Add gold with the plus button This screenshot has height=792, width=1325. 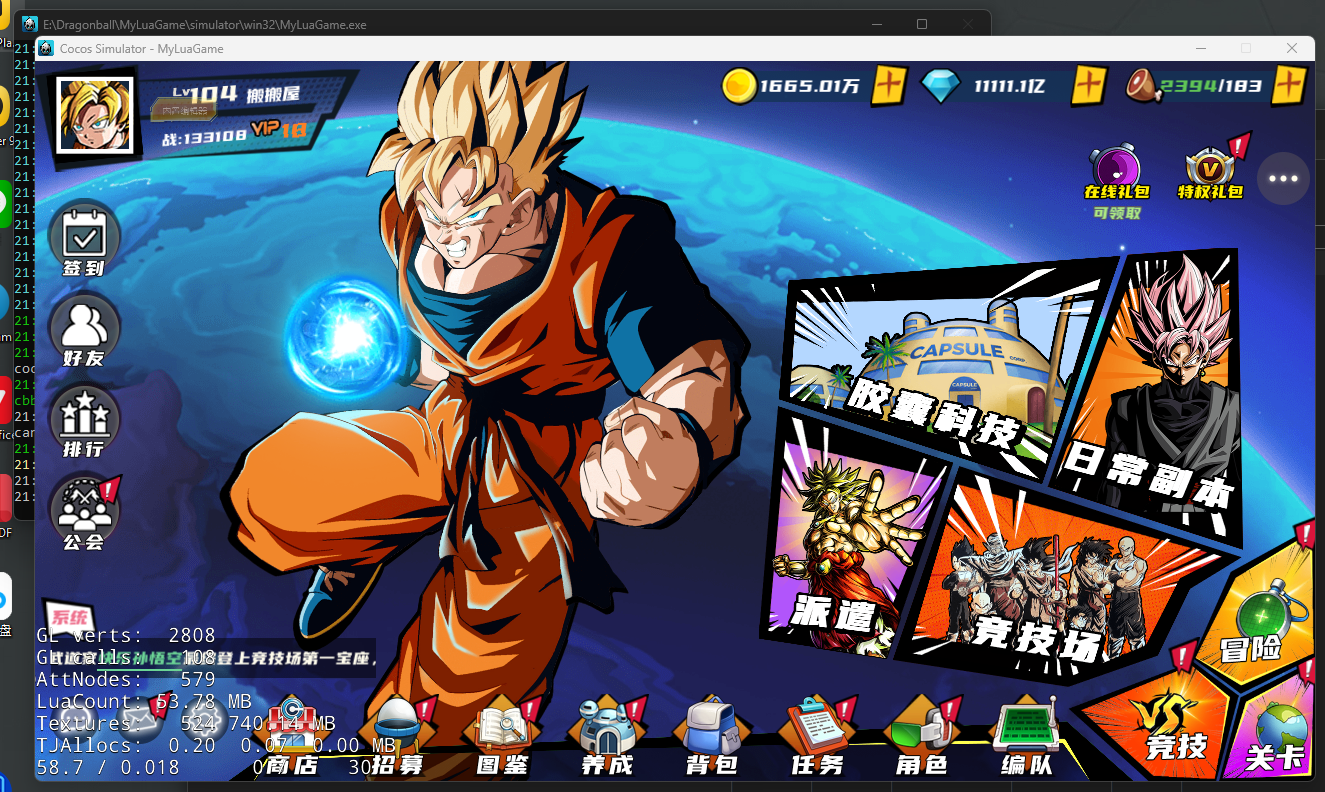tap(889, 86)
